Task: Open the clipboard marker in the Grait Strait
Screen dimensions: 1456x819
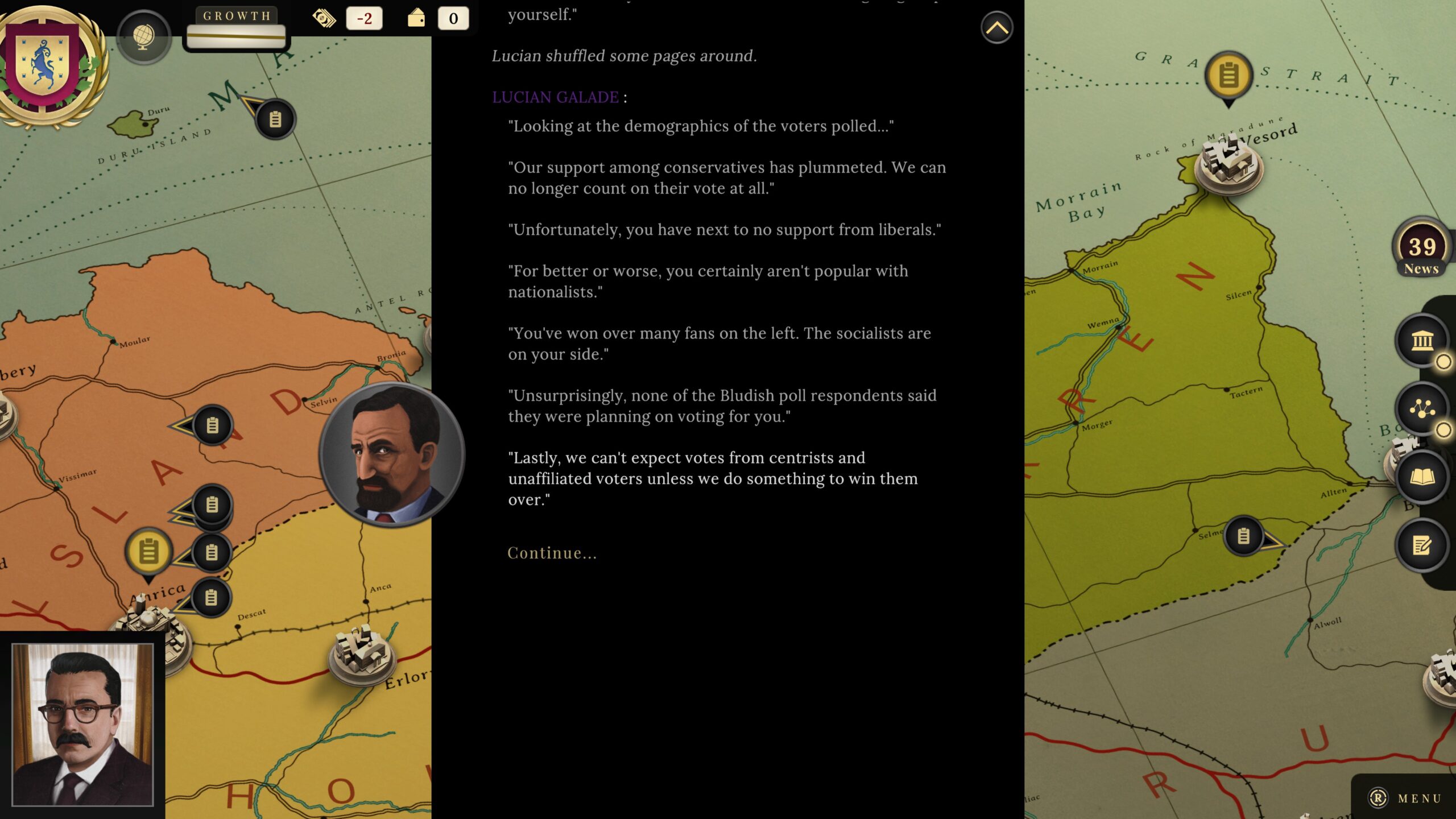Action: (1228, 74)
